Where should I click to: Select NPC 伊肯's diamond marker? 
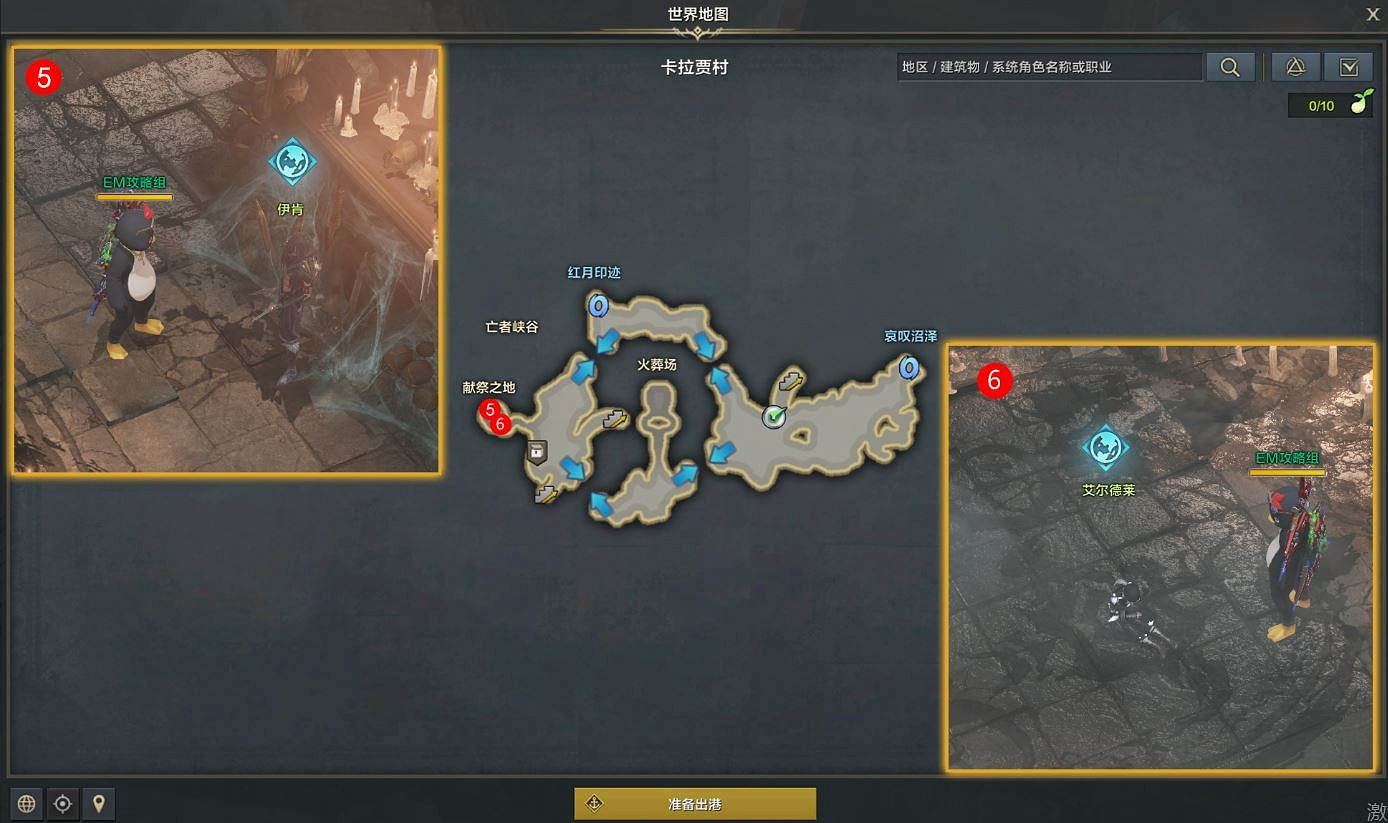pyautogui.click(x=293, y=160)
